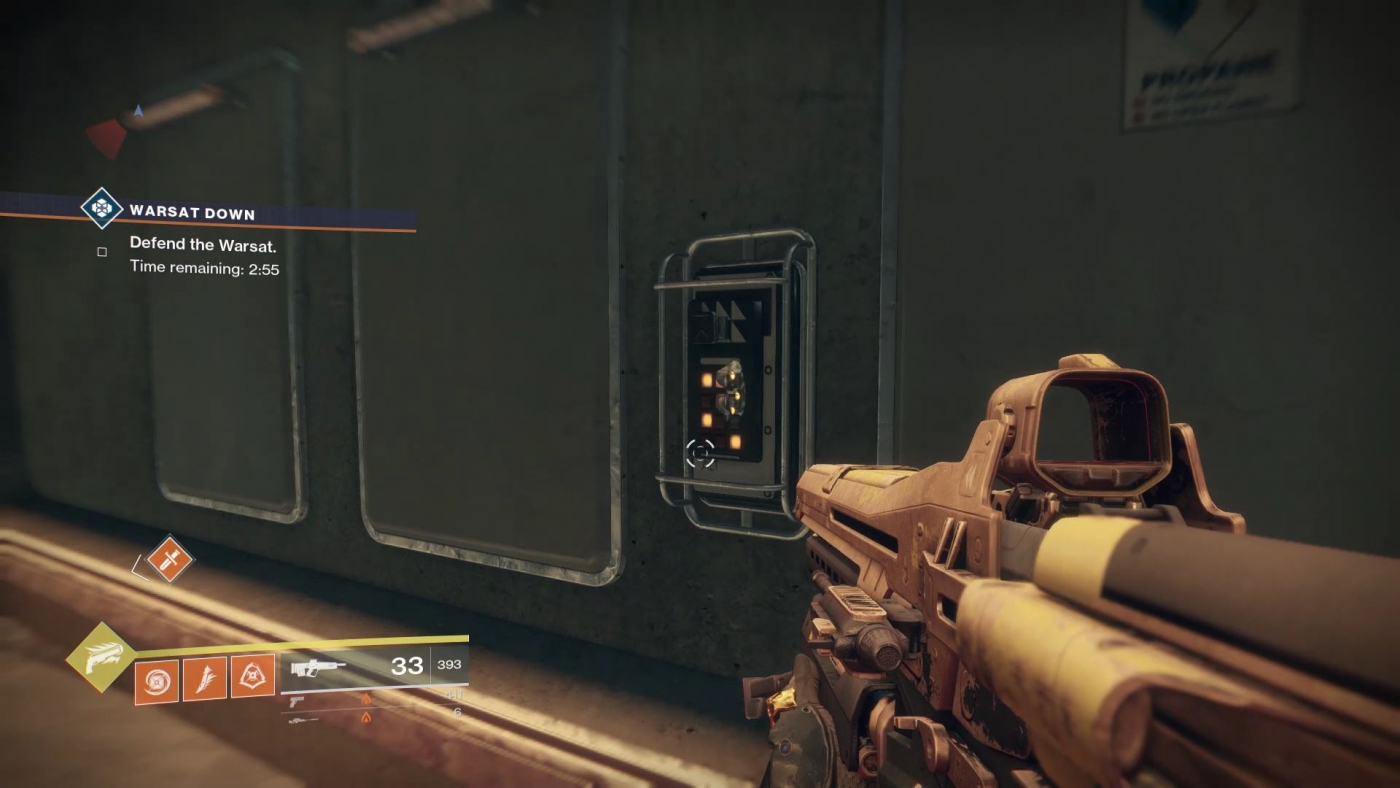Select the Time remaining countdown text
This screenshot has height=788, width=1400.
(203, 267)
